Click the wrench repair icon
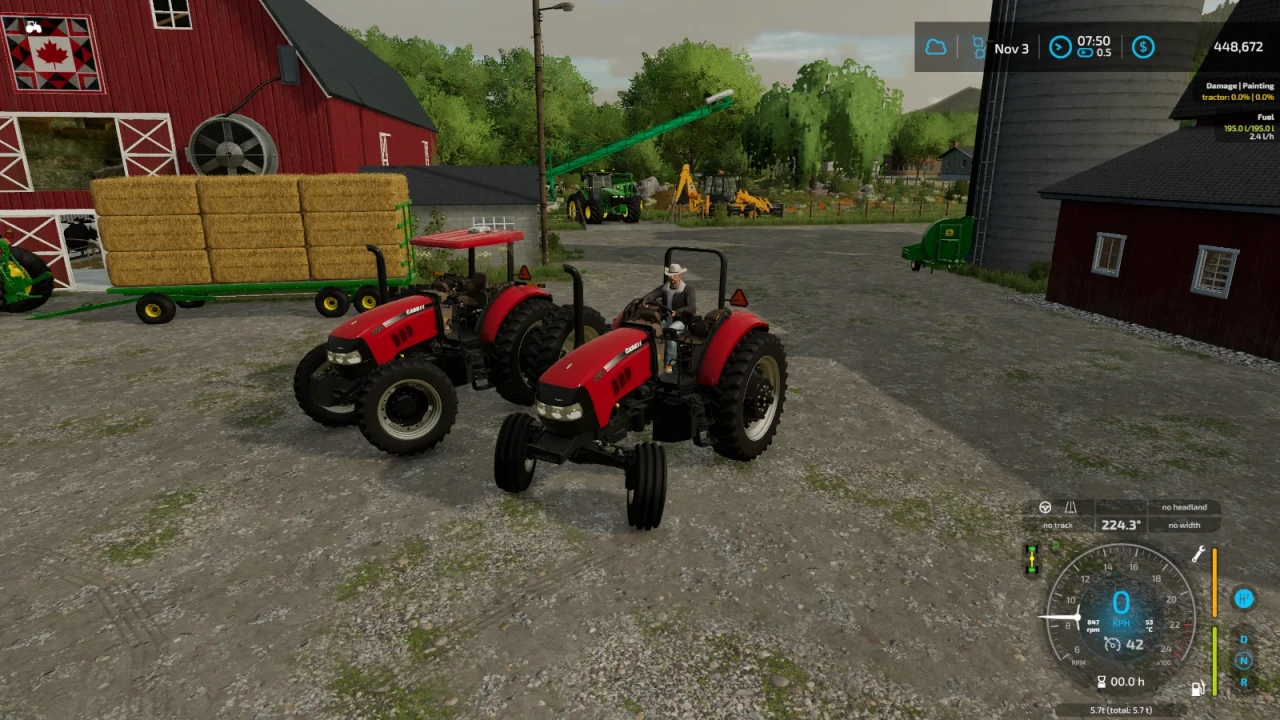Screen dimensions: 1280x720 tap(1199, 554)
